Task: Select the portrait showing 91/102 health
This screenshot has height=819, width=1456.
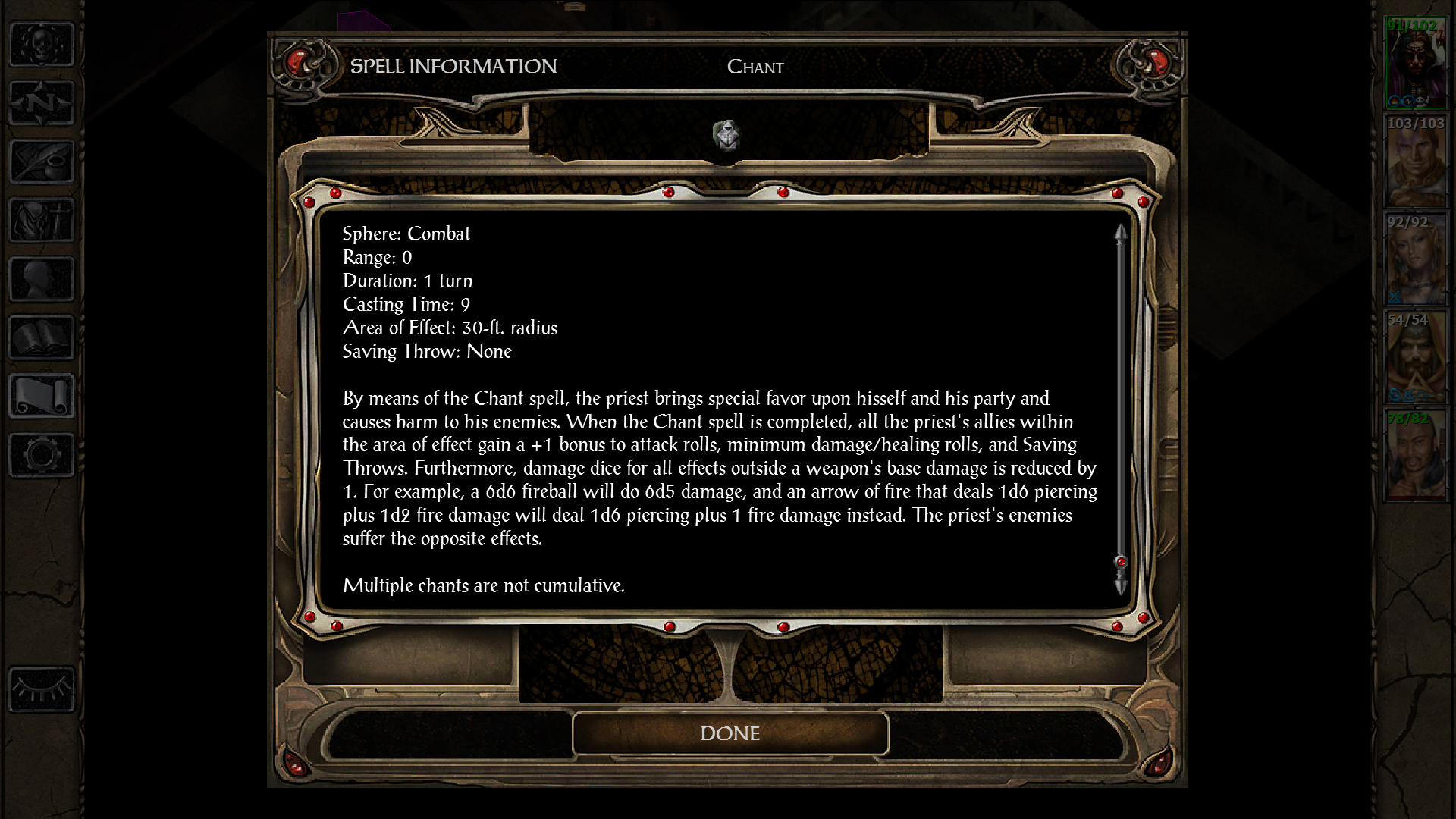Action: tap(1415, 64)
